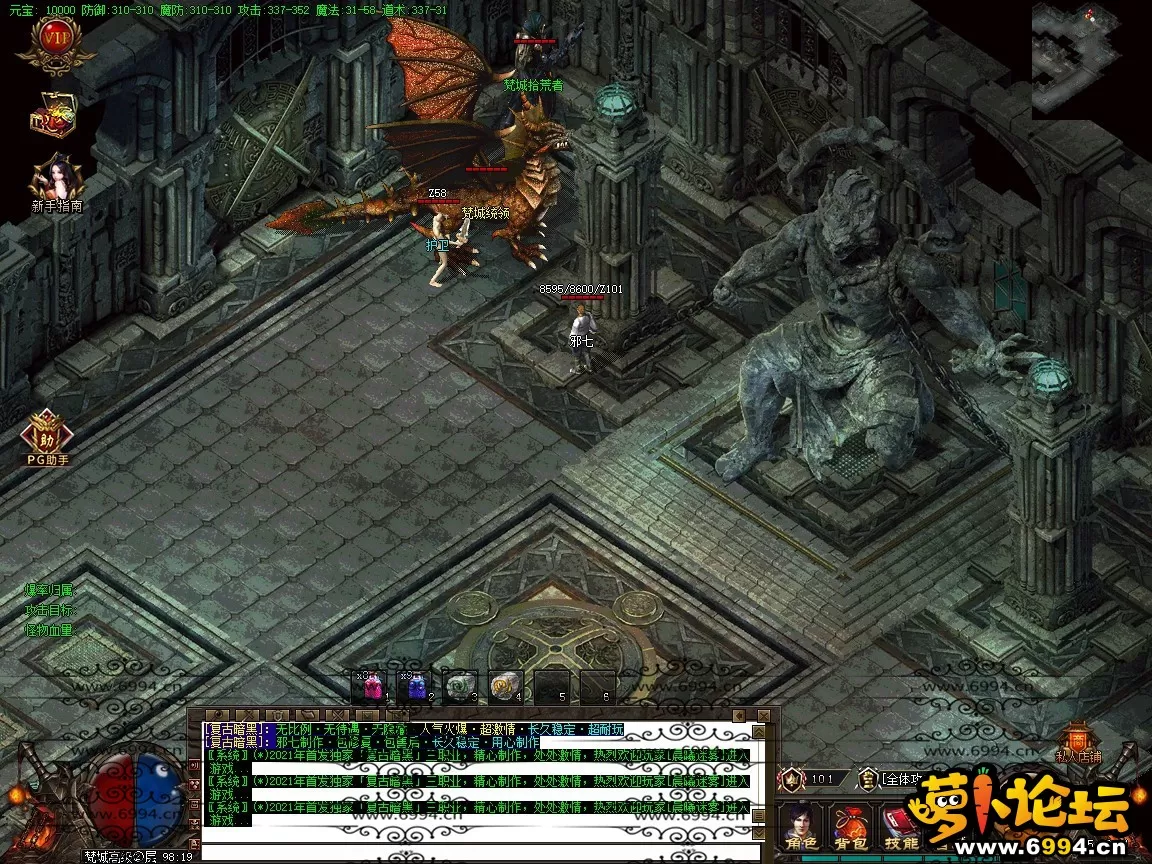Select the green scroll in hotbar slot 3
Screen dimensions: 1152x864
tap(460, 686)
